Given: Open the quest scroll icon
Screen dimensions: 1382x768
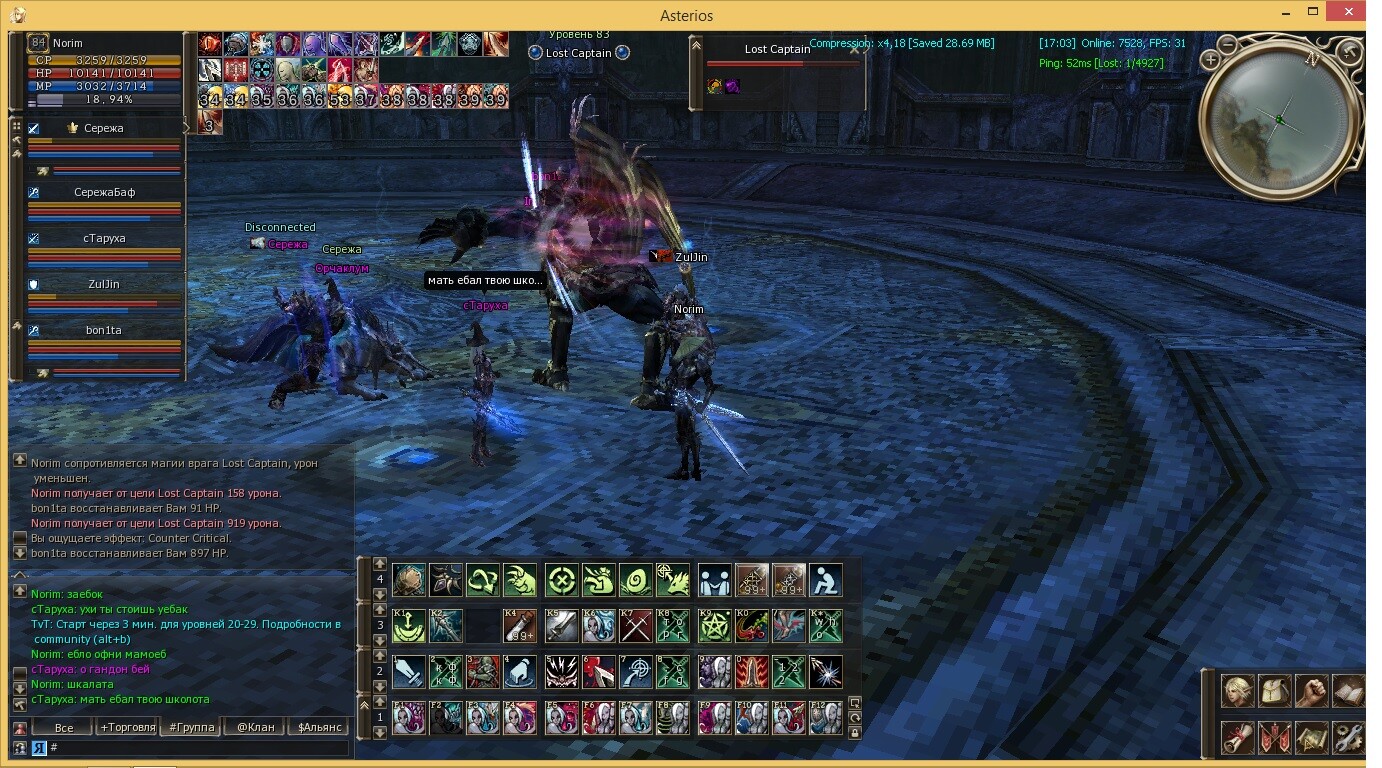Looking at the screenshot, I should (x=1238, y=738).
